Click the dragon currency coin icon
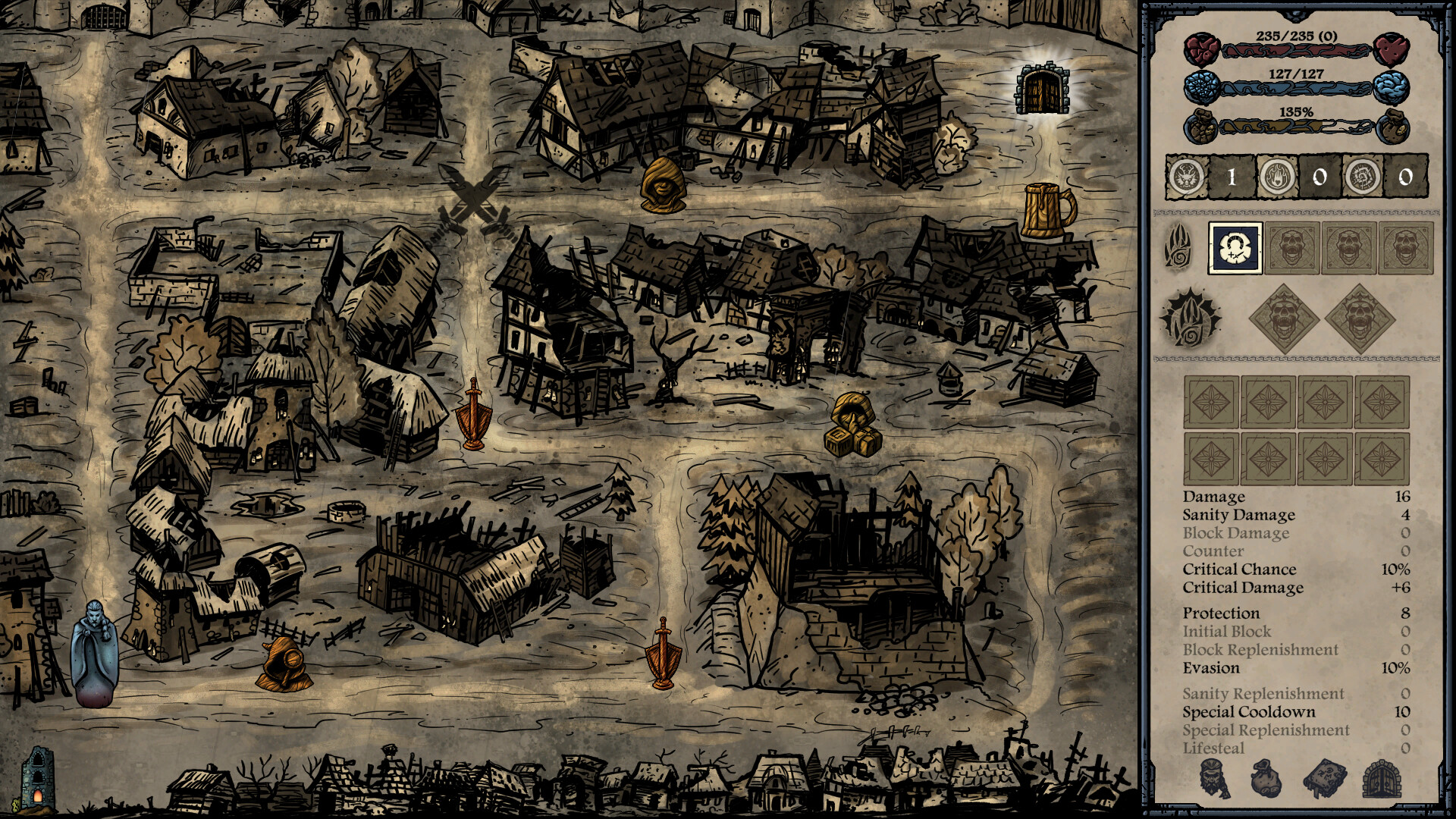This screenshot has height=819, width=1456. point(1189,176)
